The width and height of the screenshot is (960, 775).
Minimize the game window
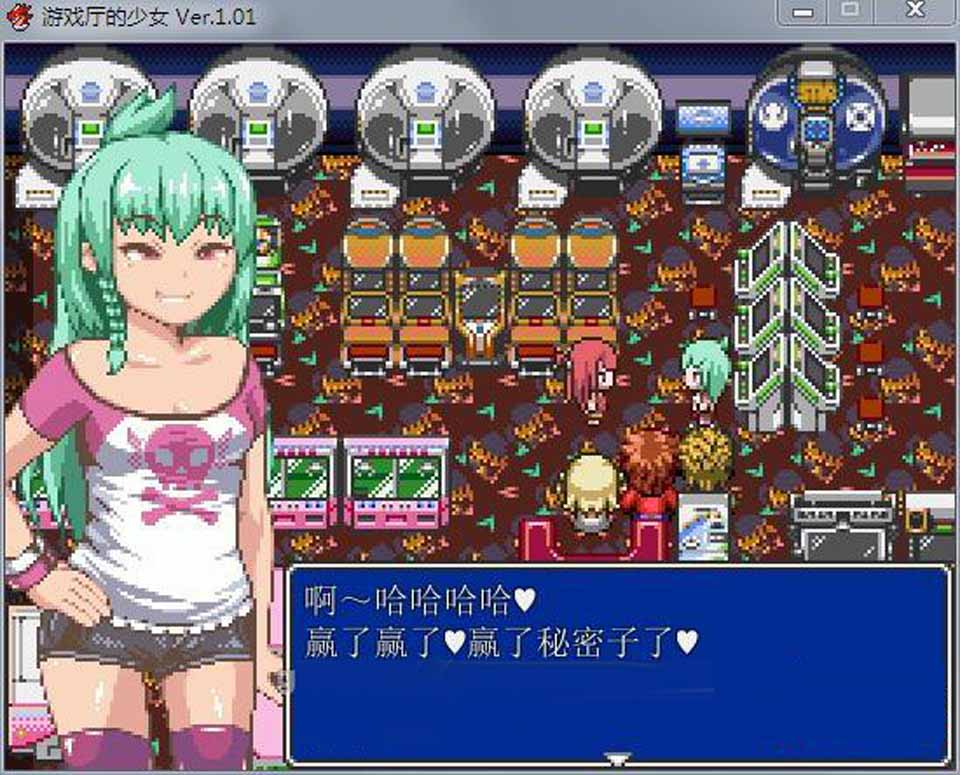pos(802,11)
